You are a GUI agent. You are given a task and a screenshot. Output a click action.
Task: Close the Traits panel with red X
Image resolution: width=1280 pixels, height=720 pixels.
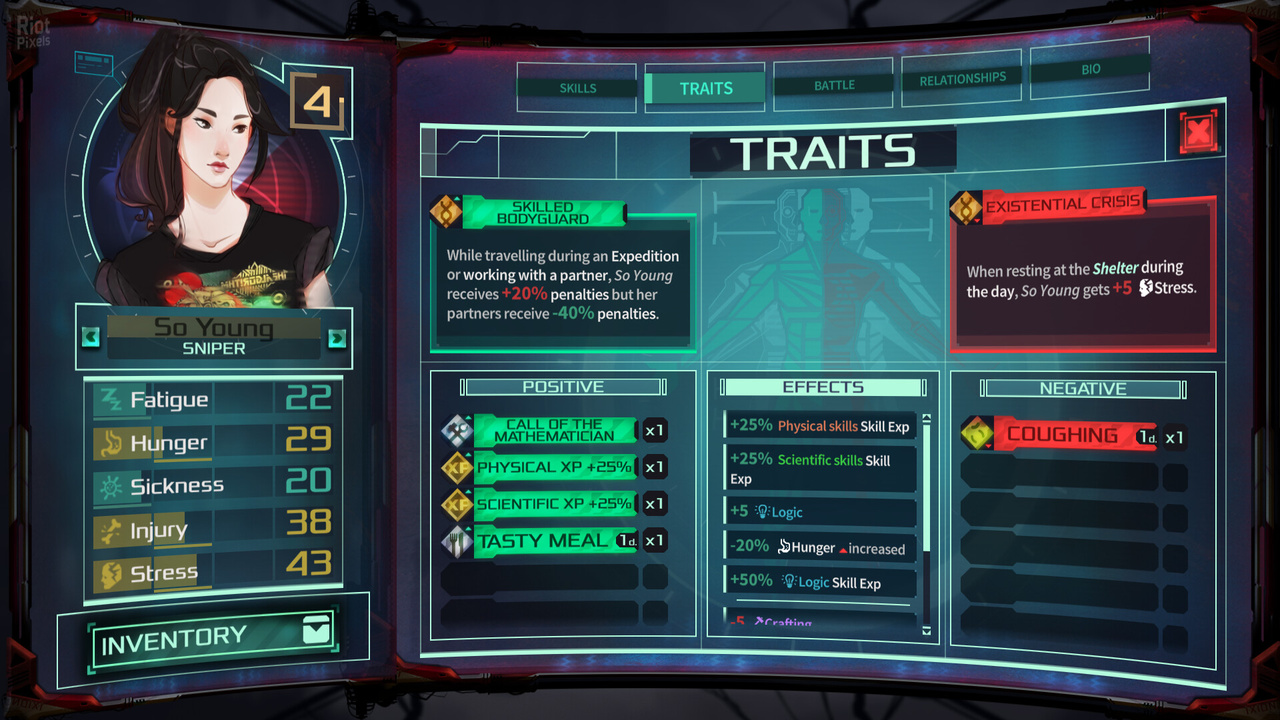point(1197,132)
